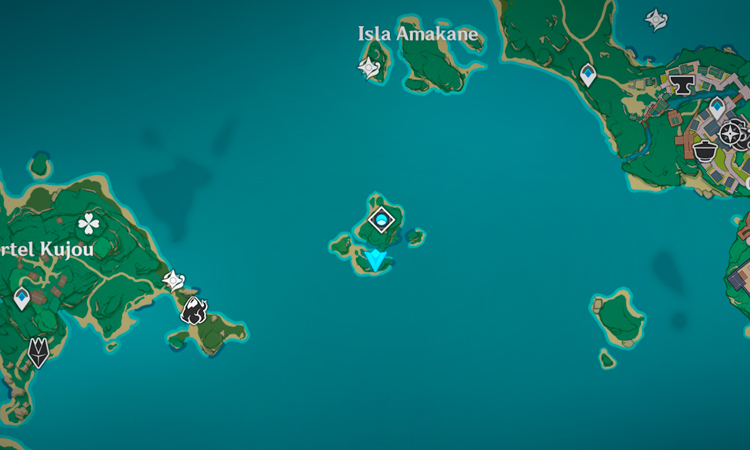The height and width of the screenshot is (450, 750).
Task: Click the Electroculus marker beside Isla Amakane
Action: coord(369,67)
